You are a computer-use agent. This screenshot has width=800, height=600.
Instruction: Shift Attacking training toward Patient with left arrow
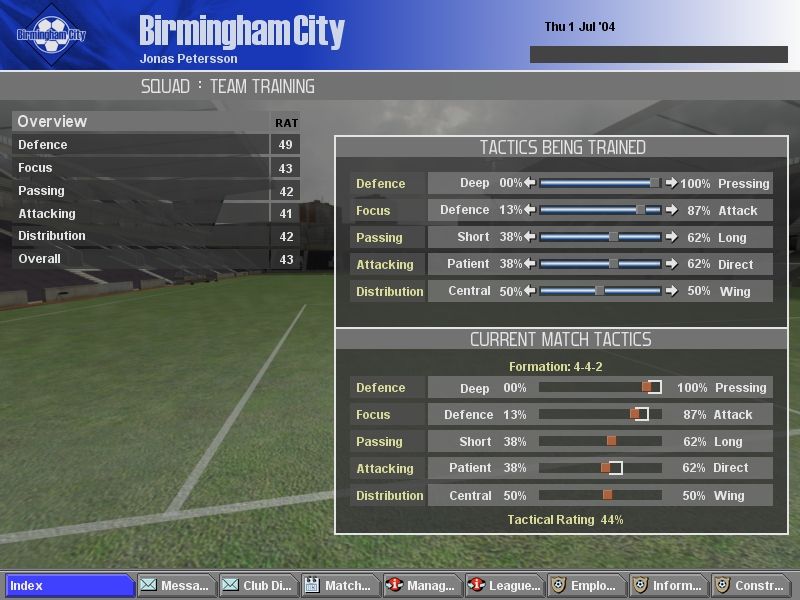[531, 265]
